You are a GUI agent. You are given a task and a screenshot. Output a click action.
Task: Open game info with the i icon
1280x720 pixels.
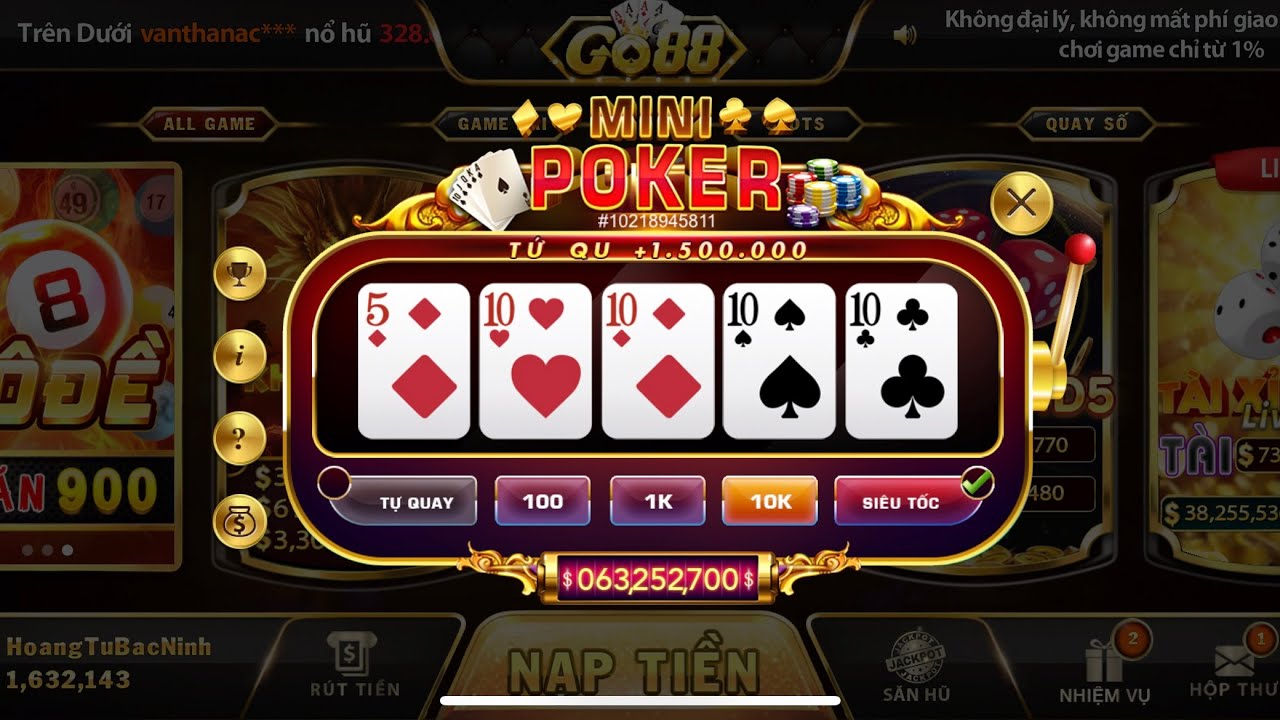238,356
